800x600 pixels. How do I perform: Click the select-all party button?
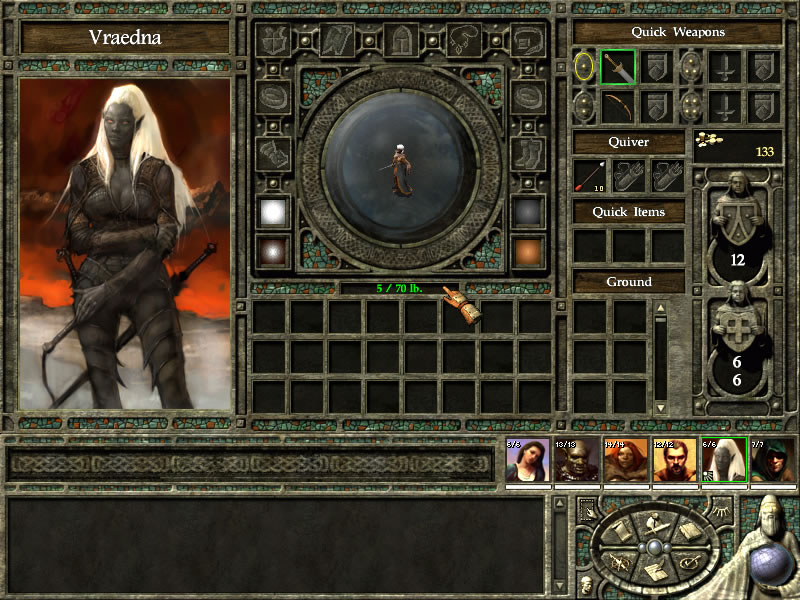pyautogui.click(x=588, y=511)
